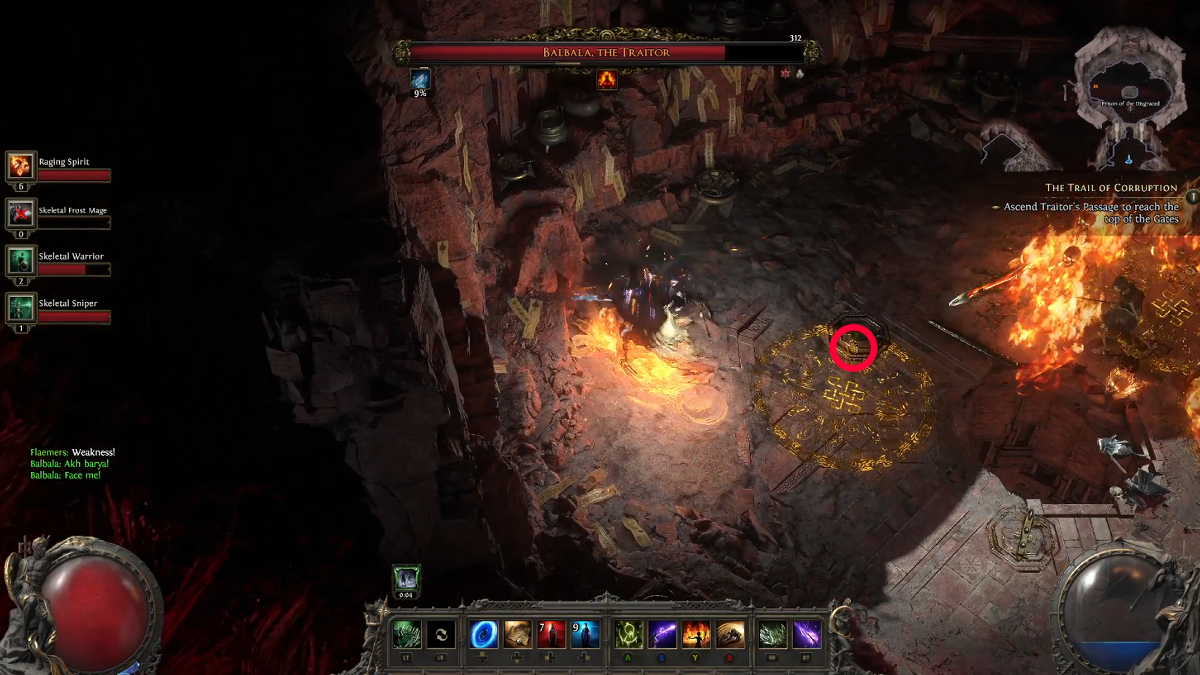Activate the green glowing sigil skill
The width and height of the screenshot is (1200, 675).
point(628,634)
